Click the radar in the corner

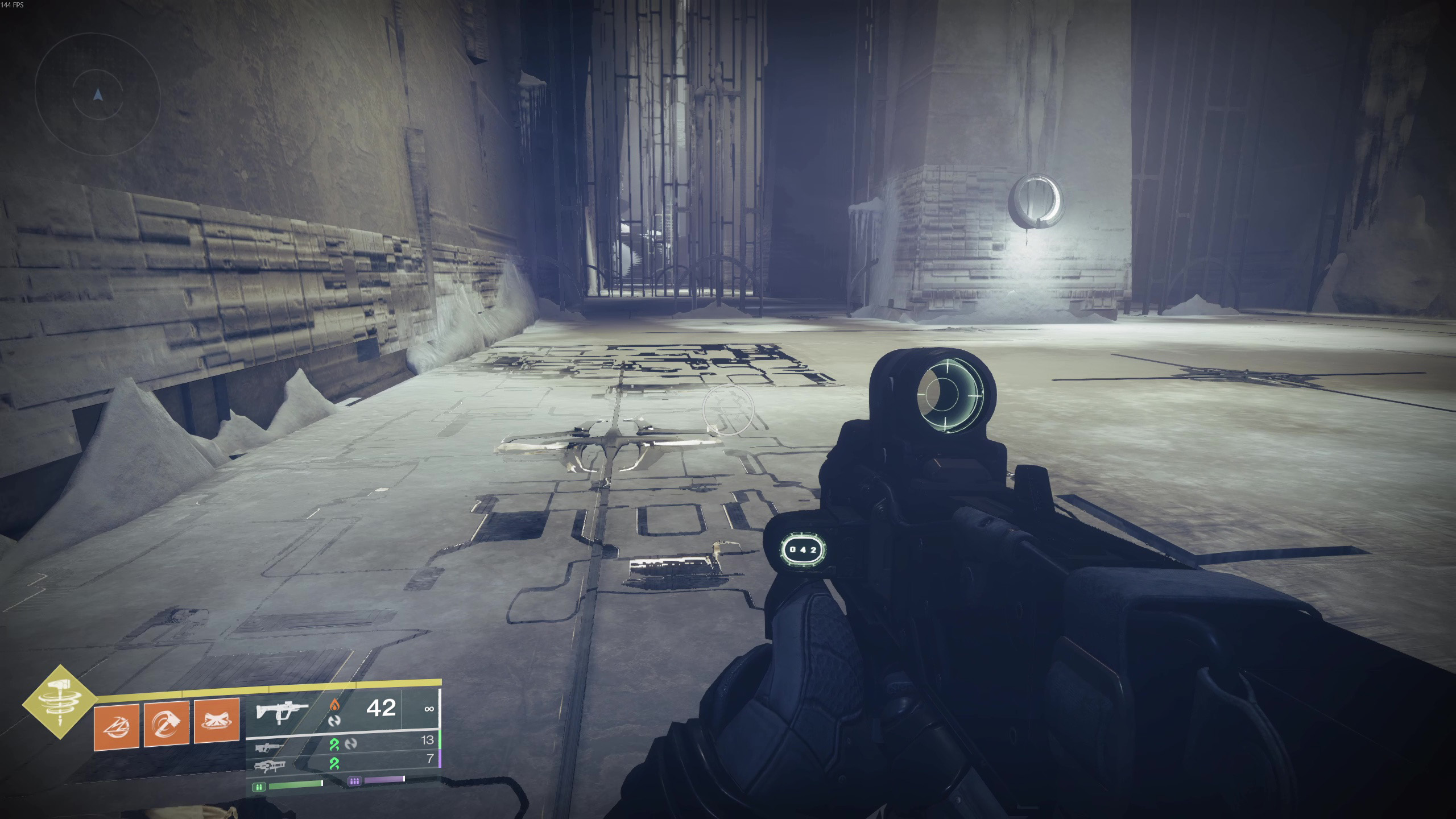pos(98,95)
